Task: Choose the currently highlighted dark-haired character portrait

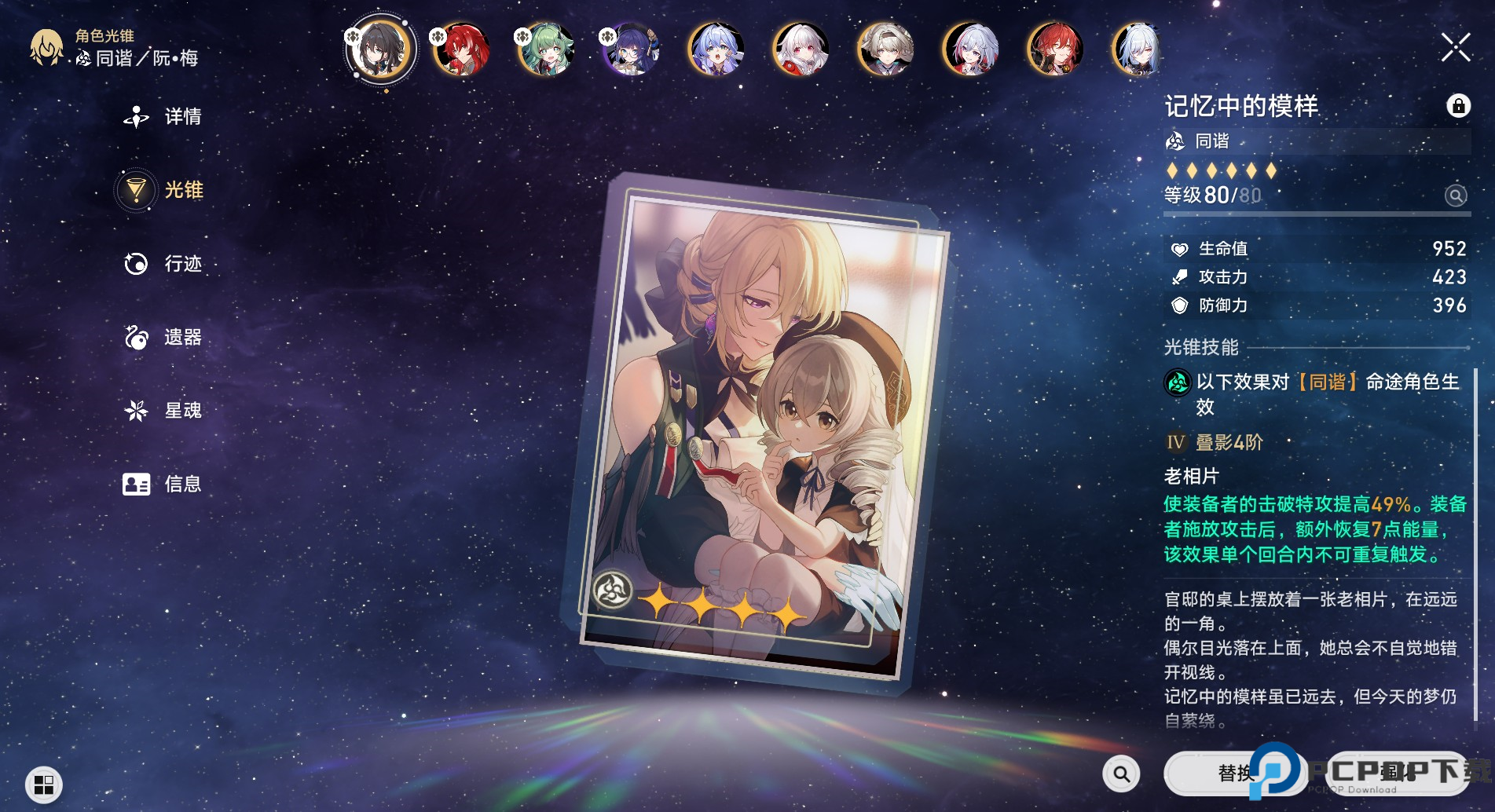Action: (x=380, y=49)
